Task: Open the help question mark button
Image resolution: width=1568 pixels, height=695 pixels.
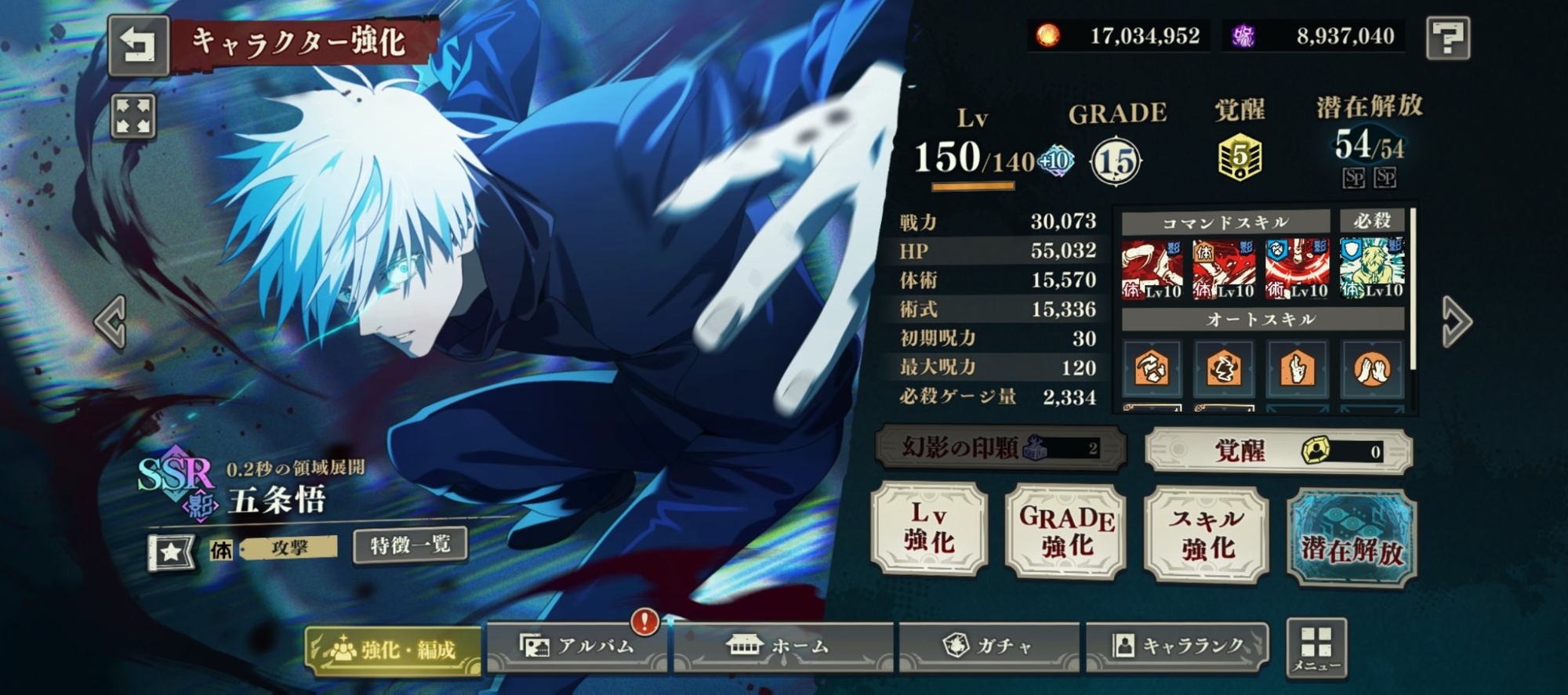Action: pos(1447,37)
